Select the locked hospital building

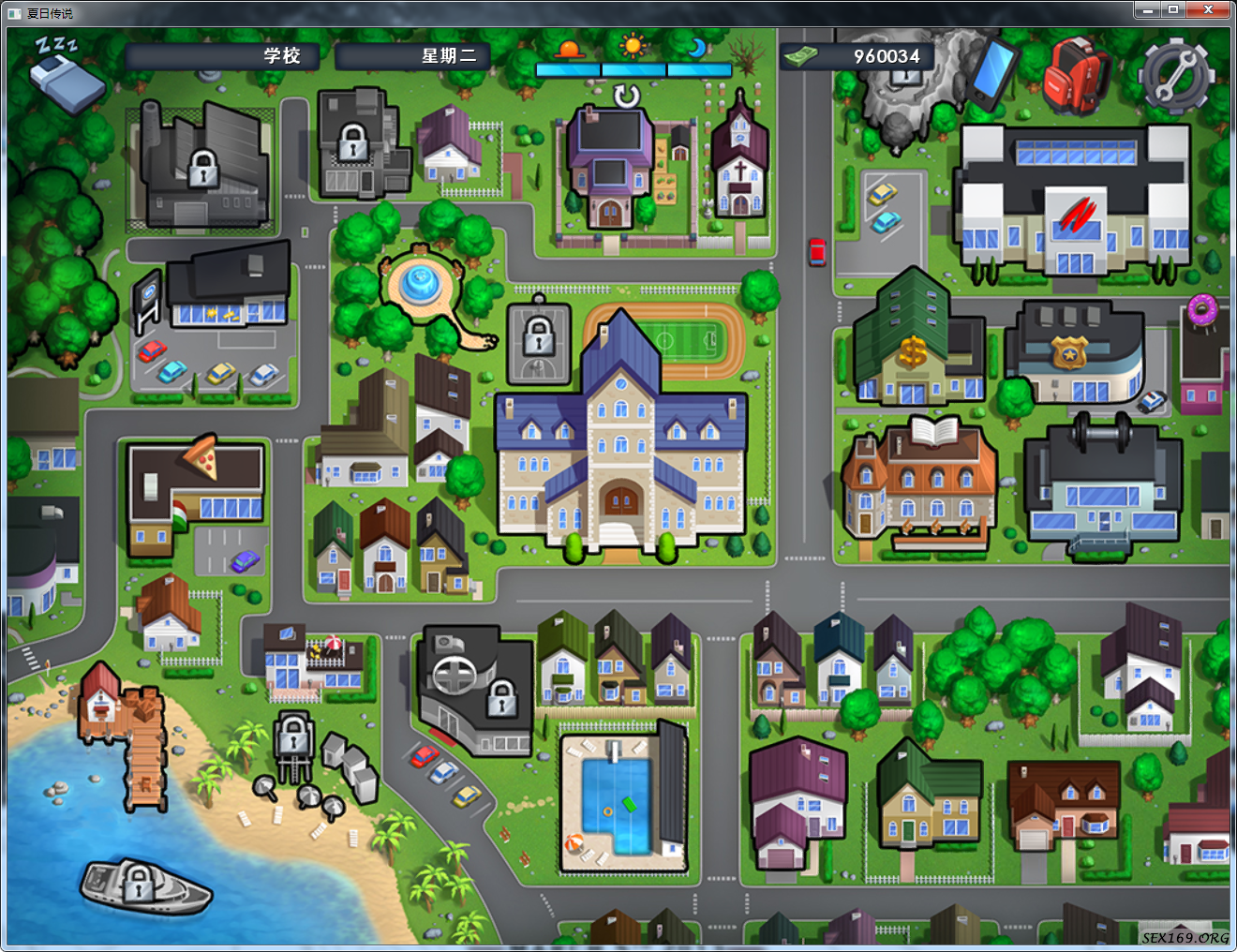pos(473,689)
